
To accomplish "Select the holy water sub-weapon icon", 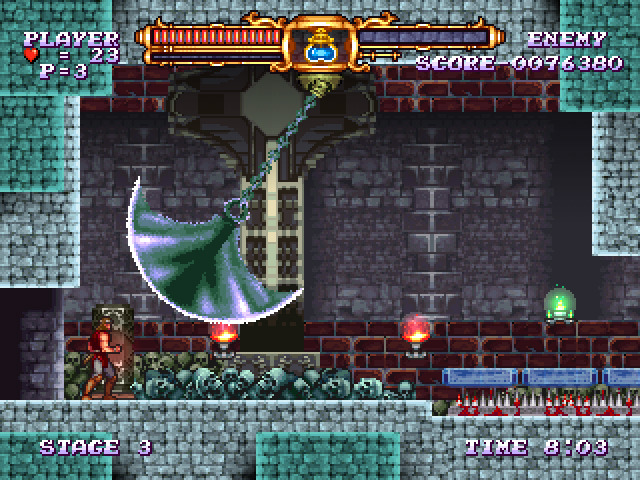I will [x=320, y=45].
